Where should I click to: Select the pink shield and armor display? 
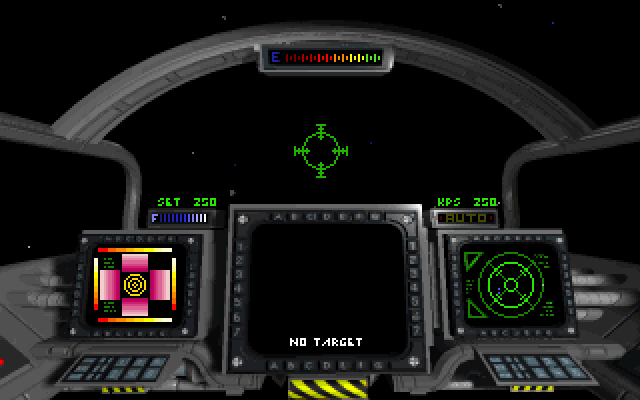[134, 284]
